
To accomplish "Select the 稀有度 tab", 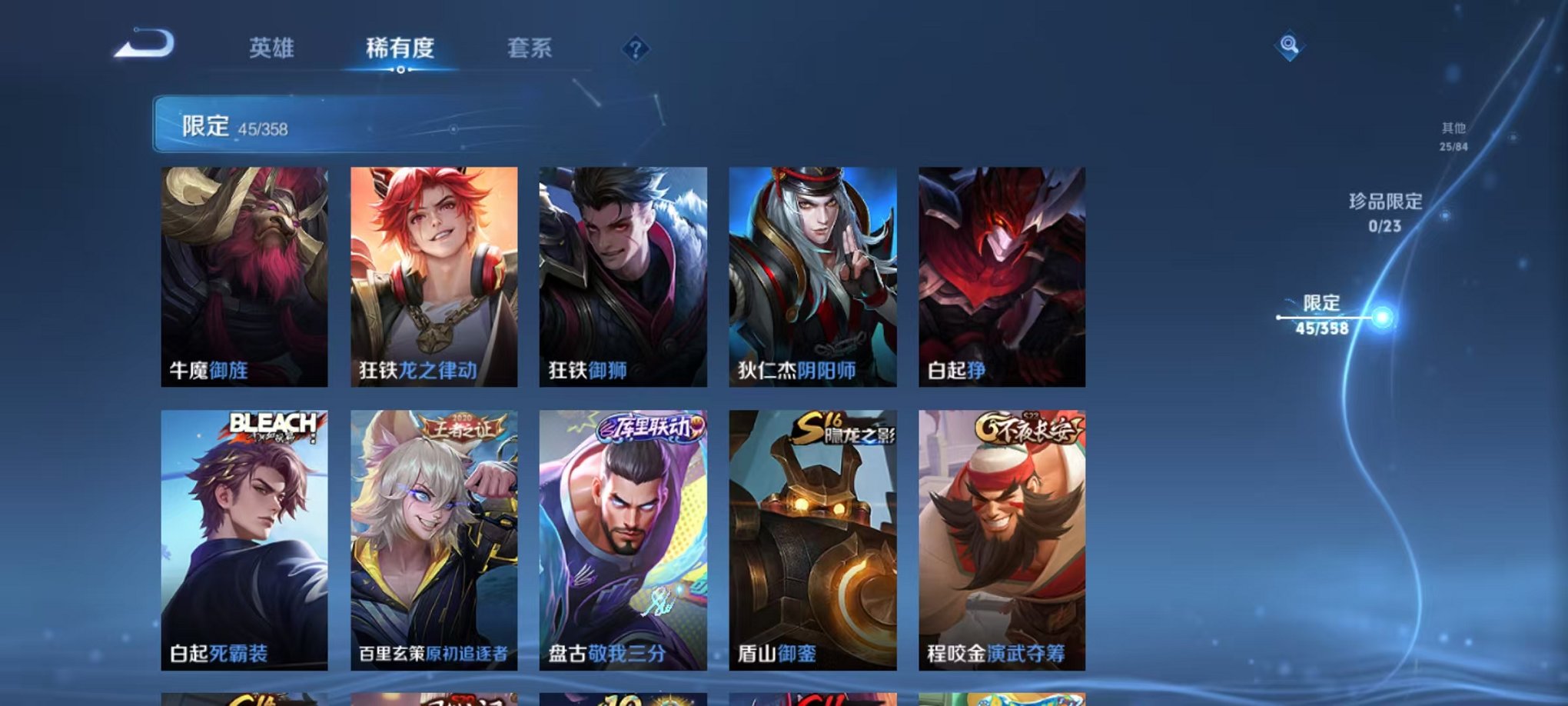I will (400, 48).
